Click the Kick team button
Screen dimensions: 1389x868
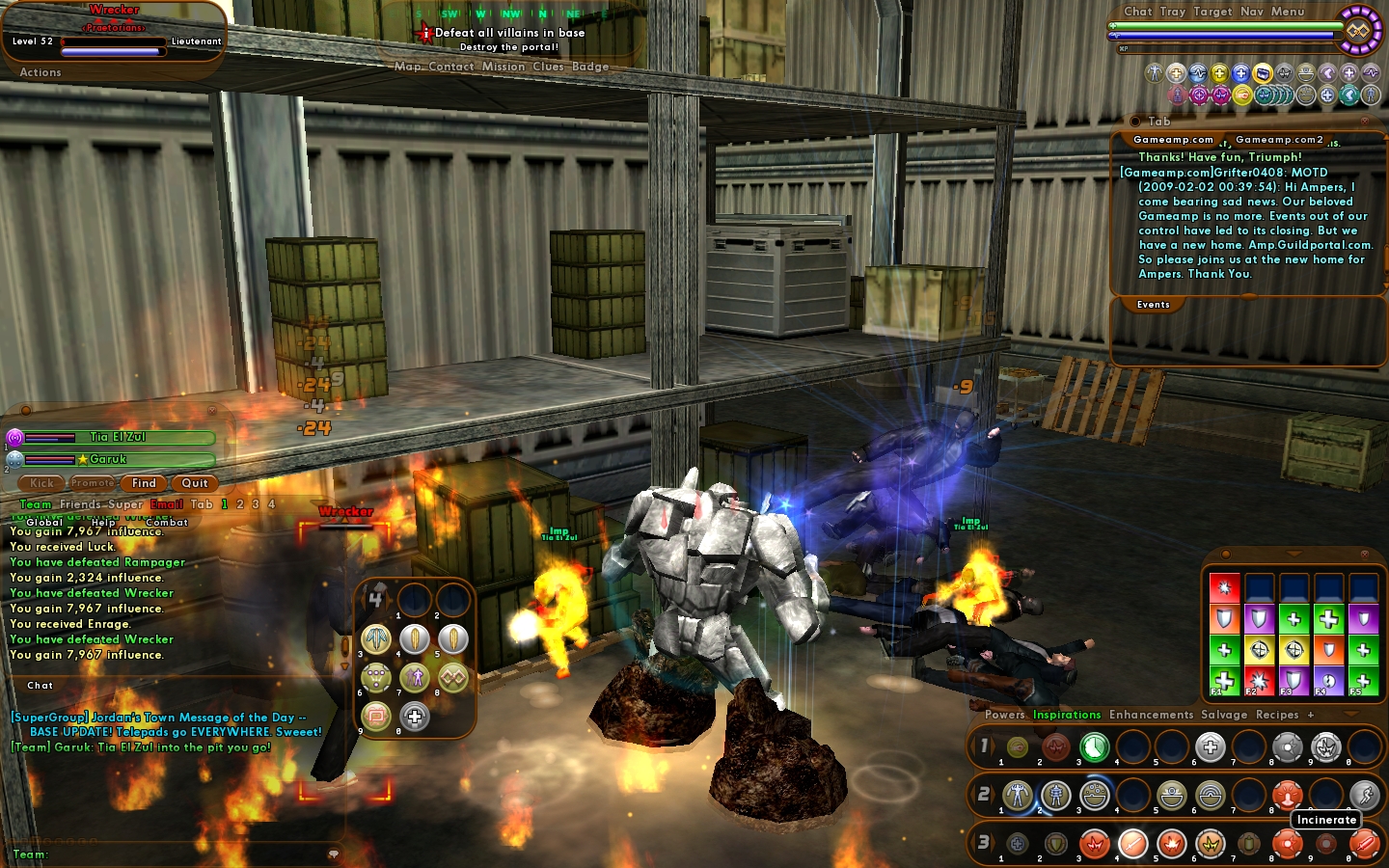tap(42, 483)
